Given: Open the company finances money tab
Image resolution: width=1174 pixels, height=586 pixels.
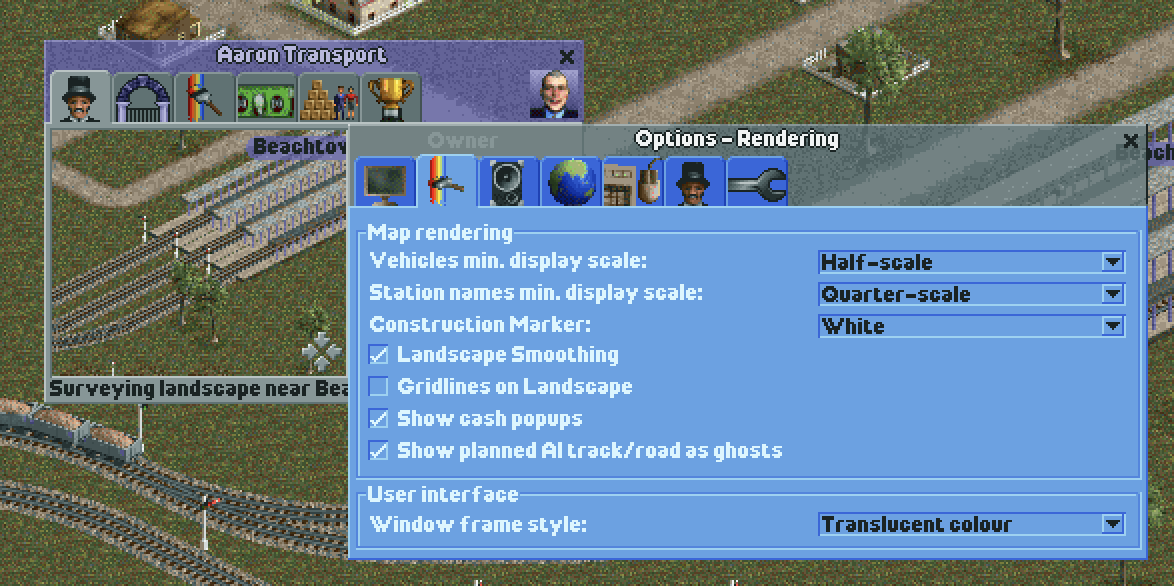Looking at the screenshot, I should click(x=266, y=98).
